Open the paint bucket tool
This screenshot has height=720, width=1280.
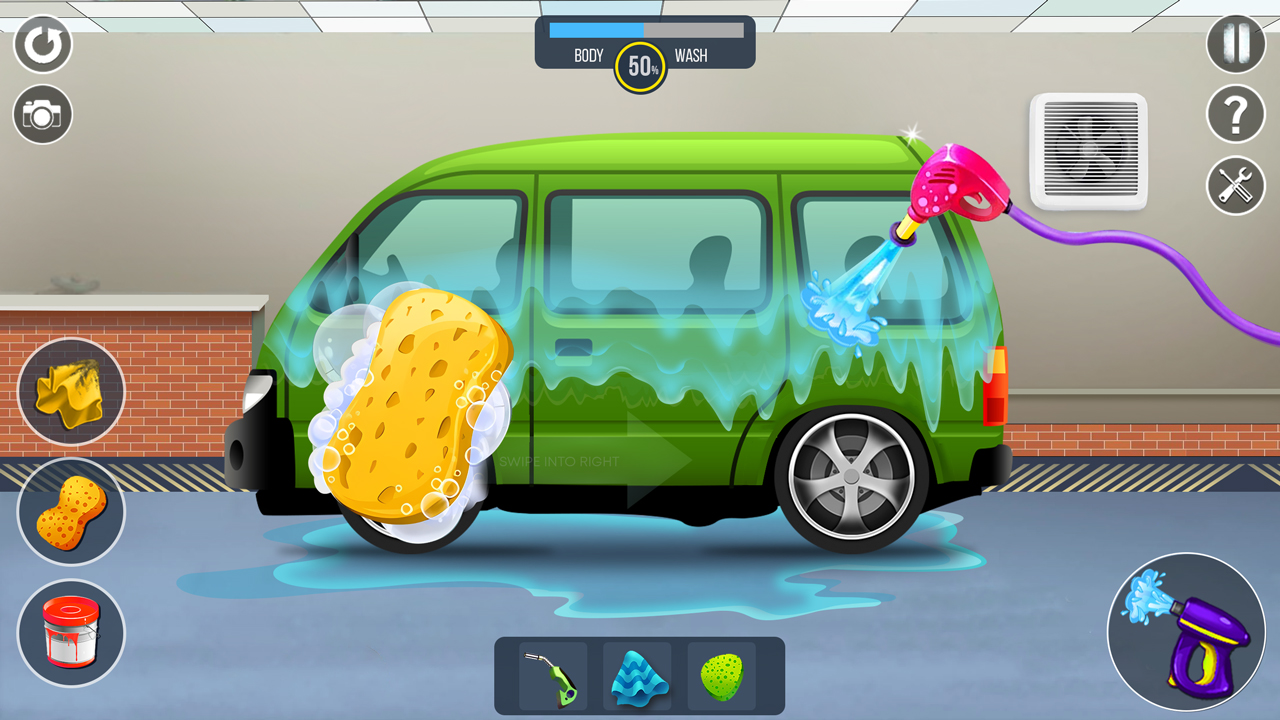pyautogui.click(x=70, y=632)
